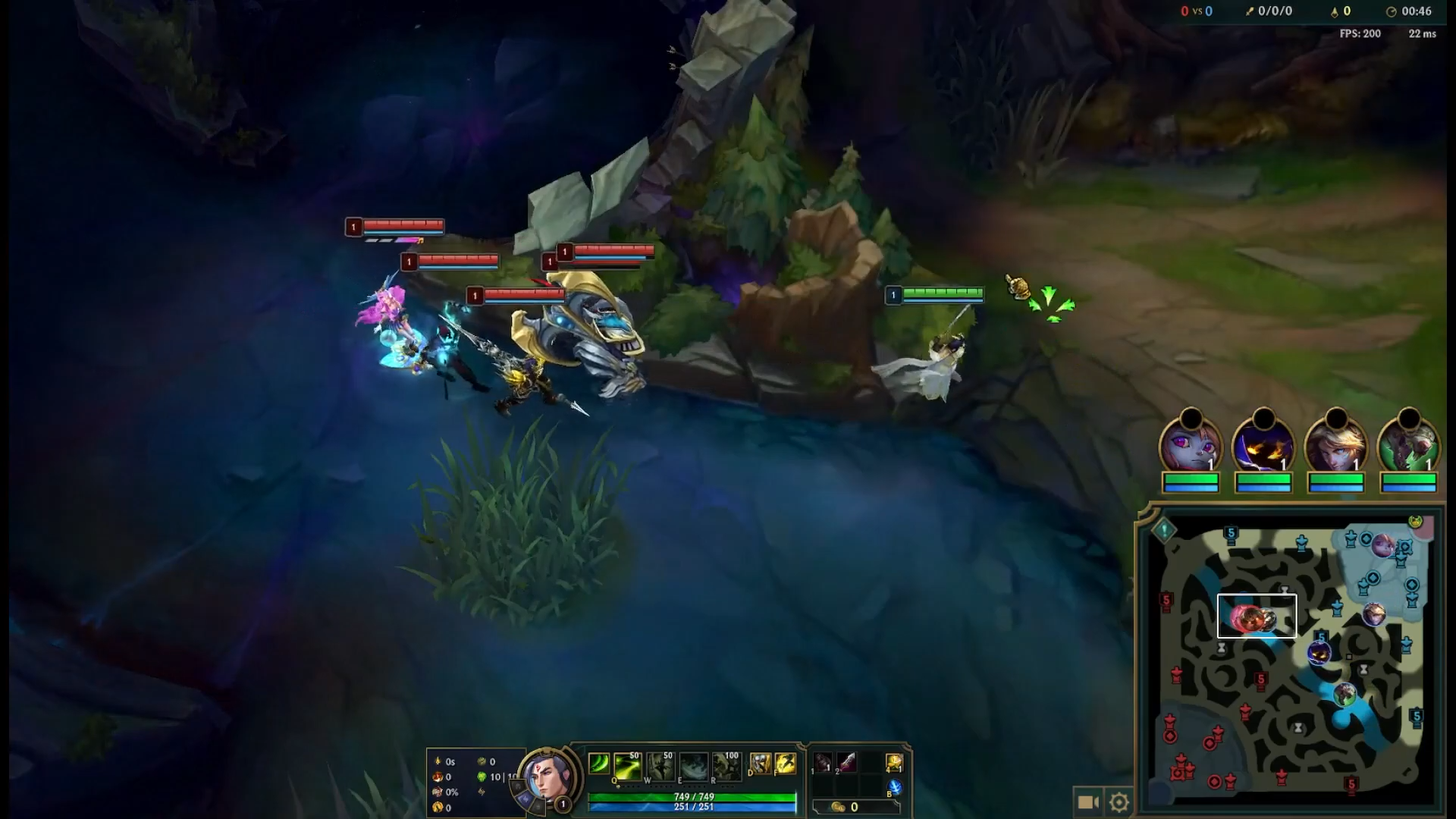Viewport: 1456px width, 819px height.
Task: Open the ping menu on the minimap corner
Action: (x=1163, y=529)
